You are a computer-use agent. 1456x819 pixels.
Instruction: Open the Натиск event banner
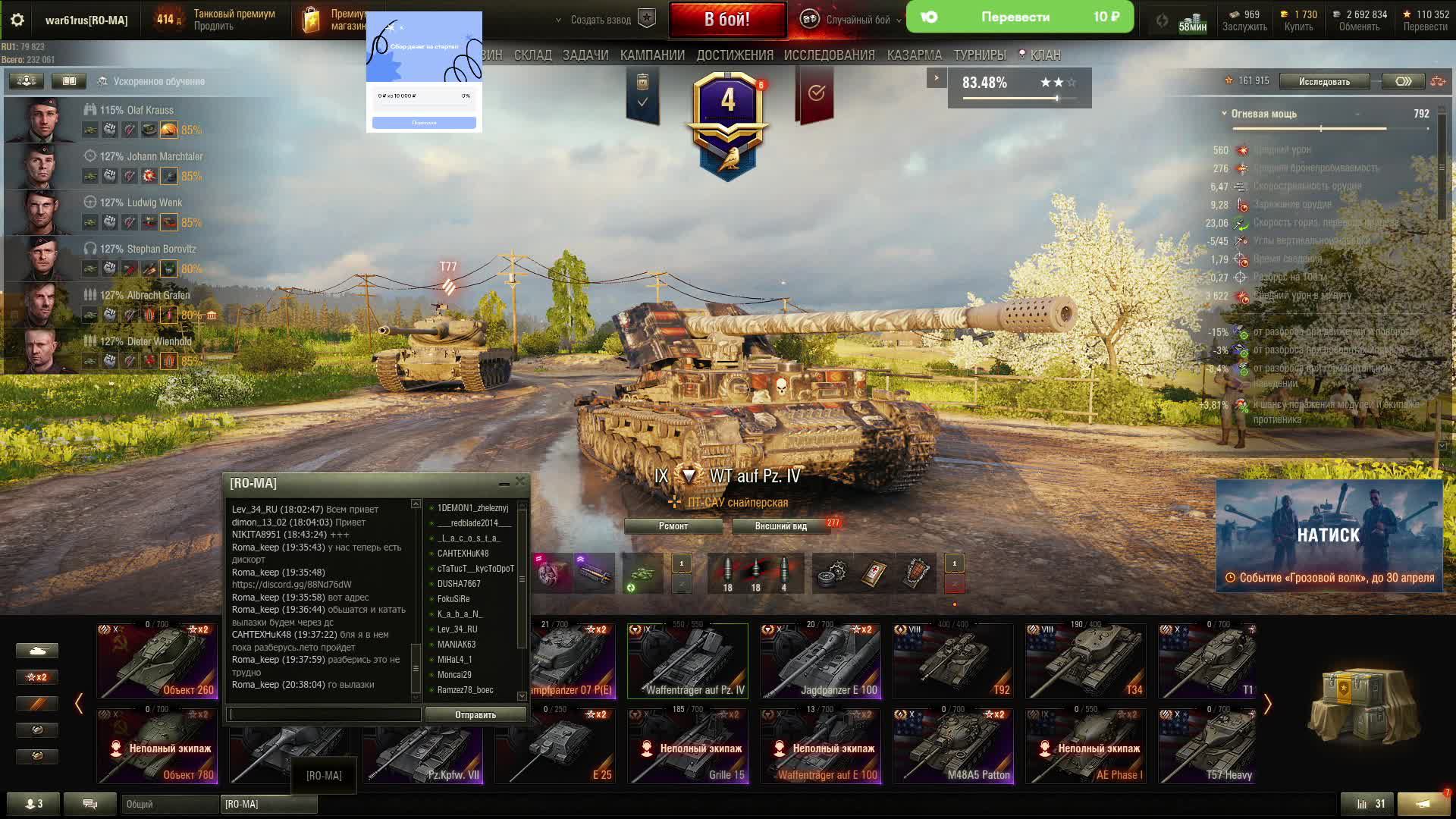1329,535
